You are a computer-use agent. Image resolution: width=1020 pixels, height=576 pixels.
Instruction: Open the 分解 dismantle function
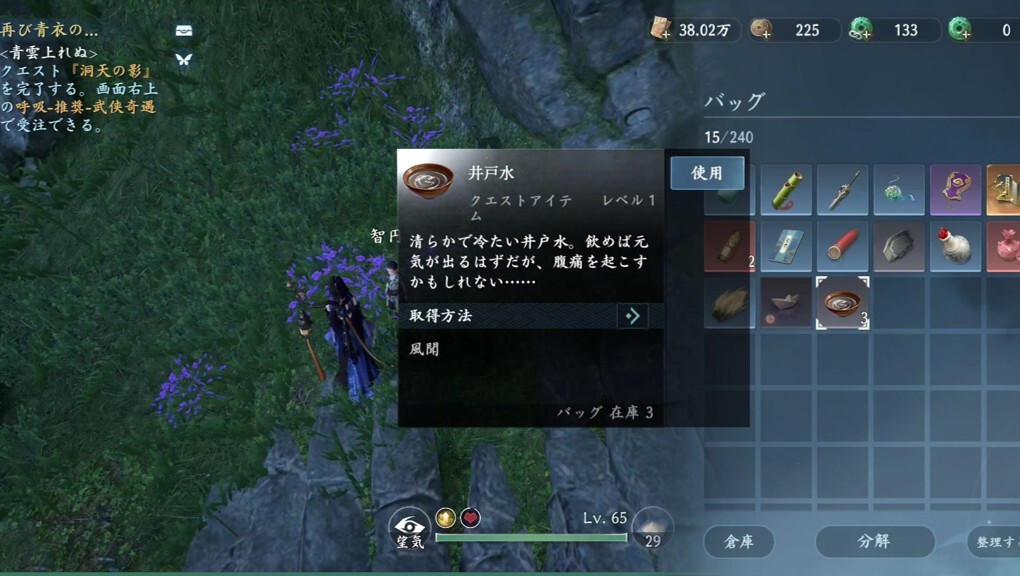875,541
